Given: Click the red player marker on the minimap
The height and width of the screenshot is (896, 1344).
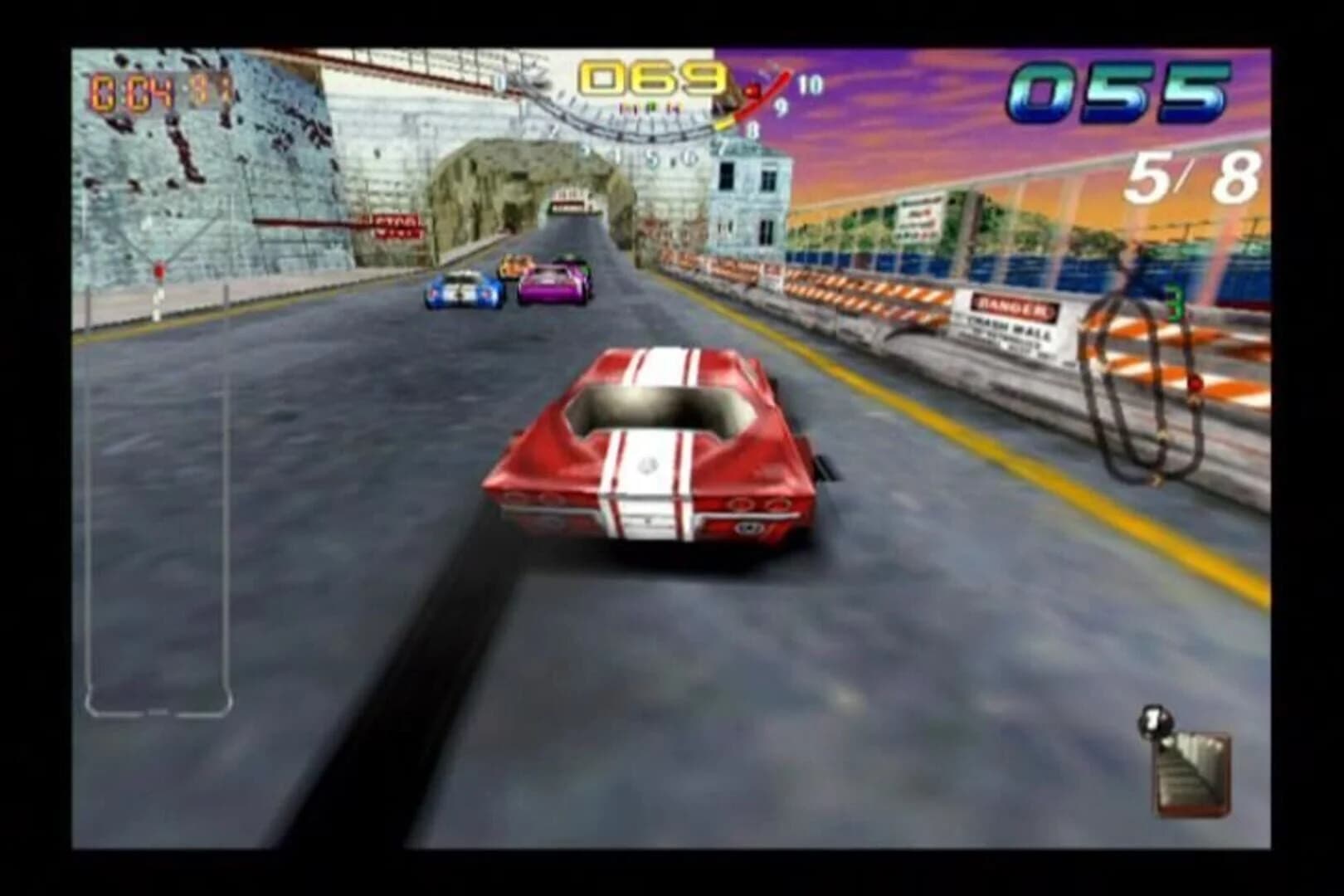Looking at the screenshot, I should point(1195,382).
